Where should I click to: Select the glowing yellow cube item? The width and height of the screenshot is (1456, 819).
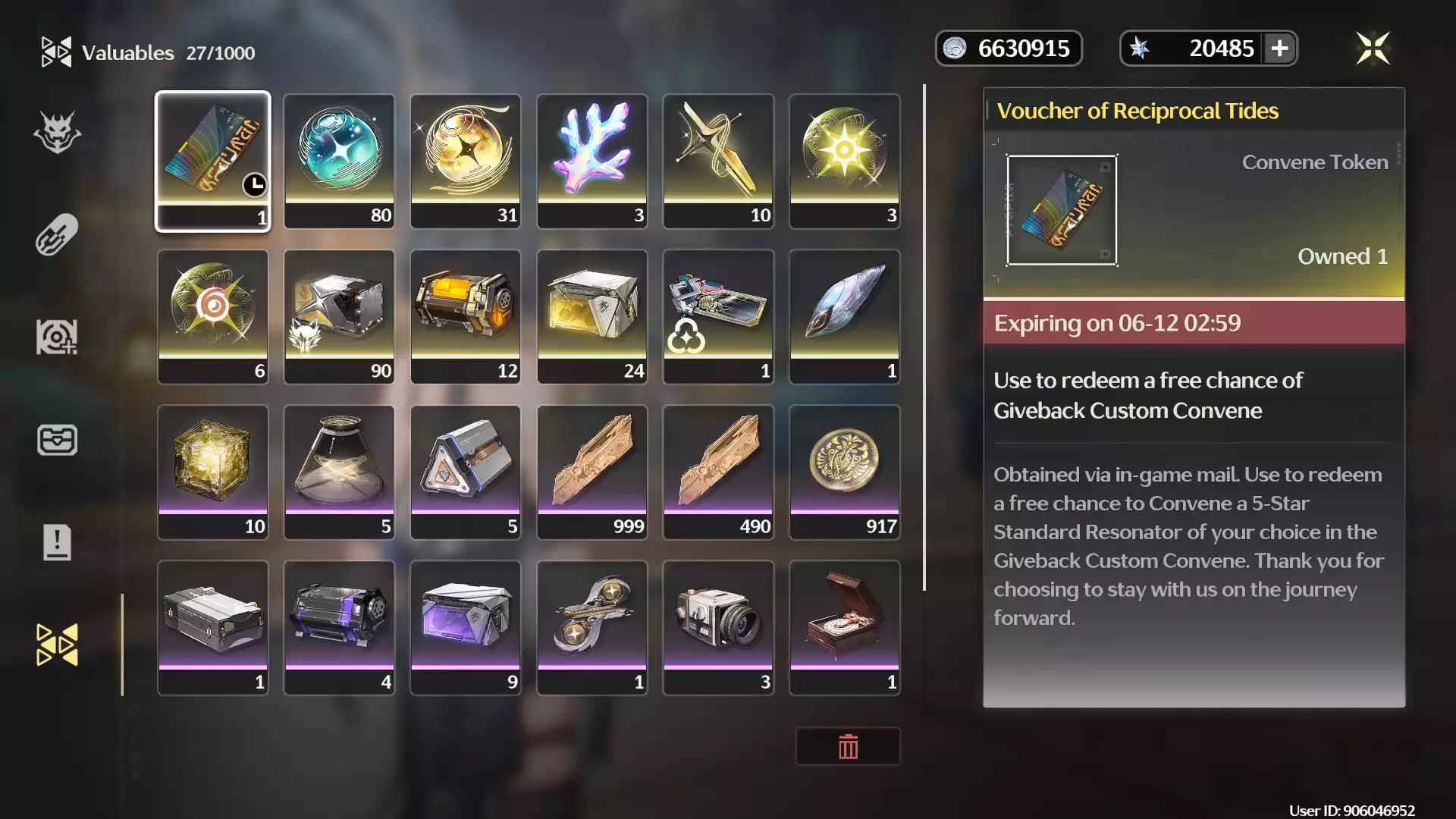pos(212,472)
